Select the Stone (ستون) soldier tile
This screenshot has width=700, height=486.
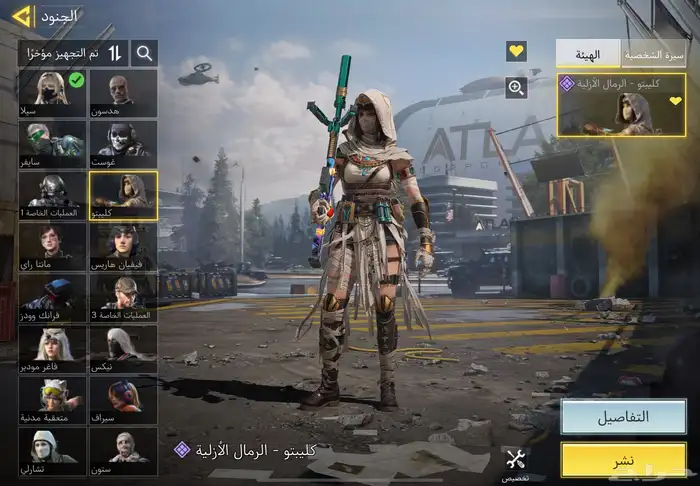[123, 451]
